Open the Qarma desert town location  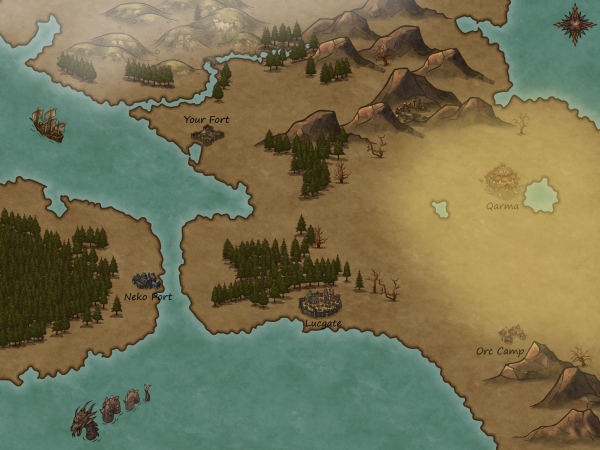[x=501, y=180]
